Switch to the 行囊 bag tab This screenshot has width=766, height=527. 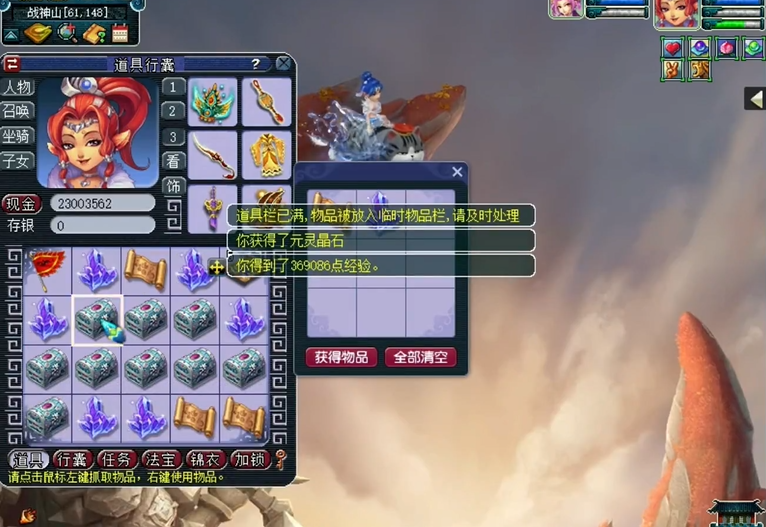point(72,460)
